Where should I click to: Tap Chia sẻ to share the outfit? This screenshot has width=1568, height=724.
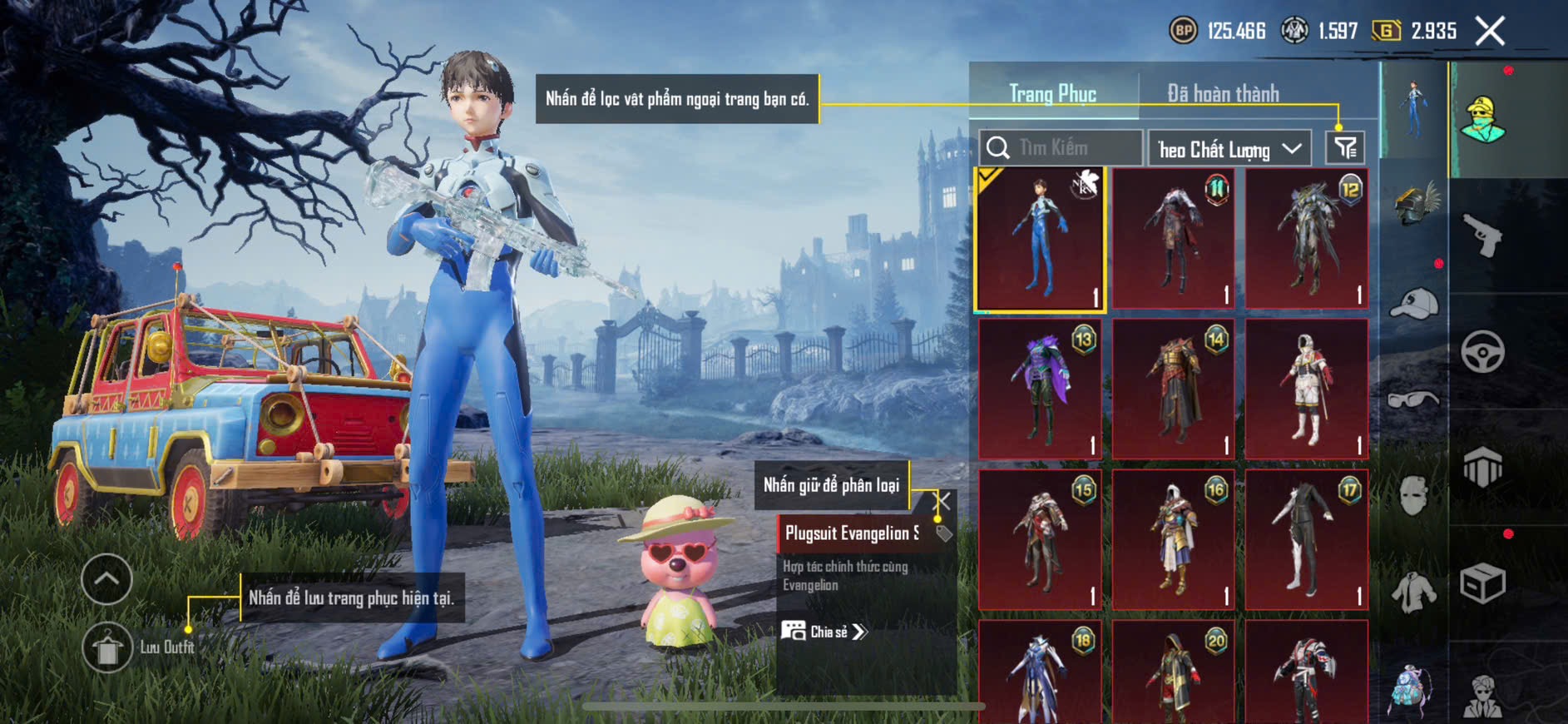coord(824,632)
